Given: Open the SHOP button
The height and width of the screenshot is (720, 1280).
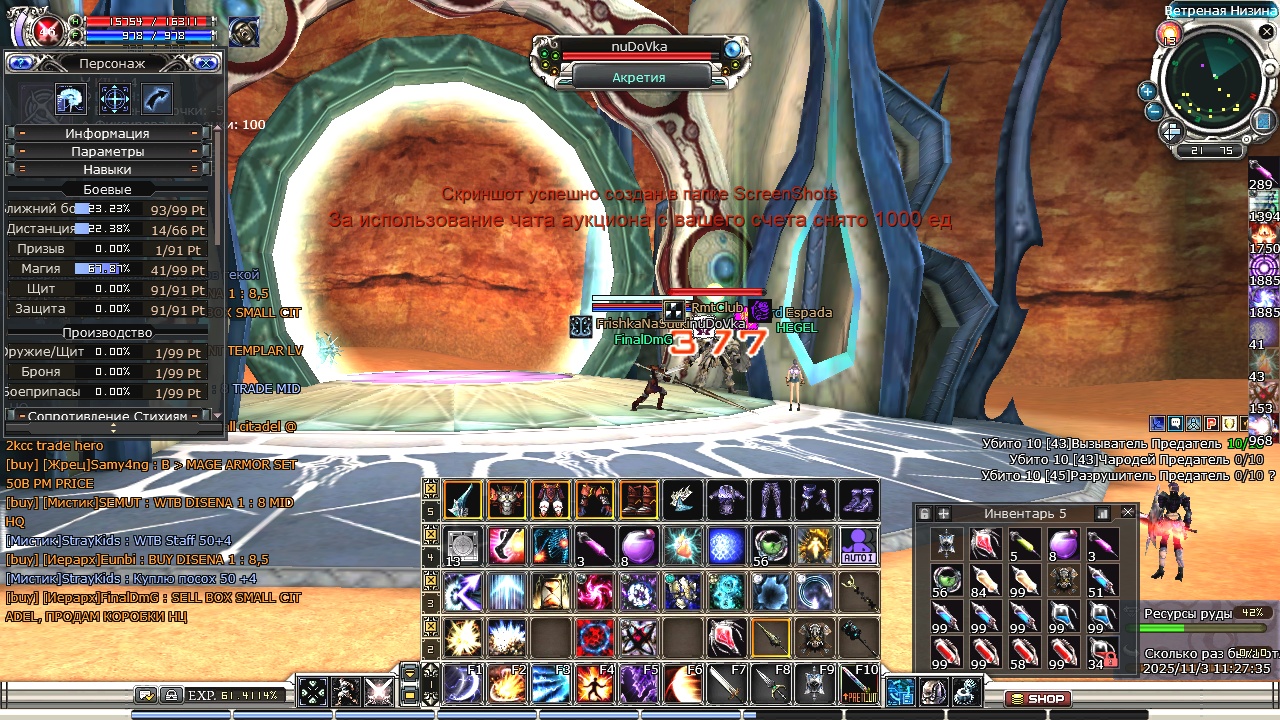Looking at the screenshot, I should 1038,698.
